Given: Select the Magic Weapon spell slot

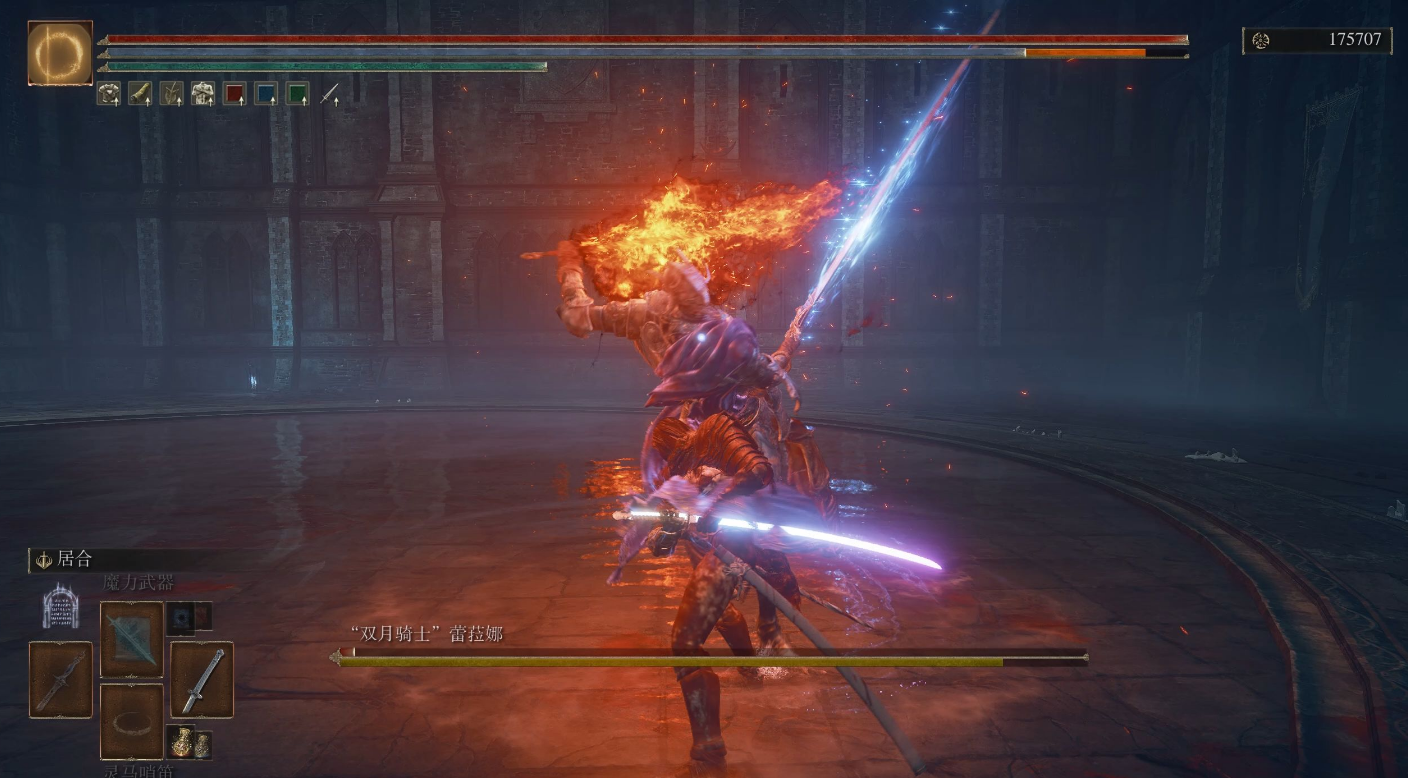Looking at the screenshot, I should tap(131, 638).
